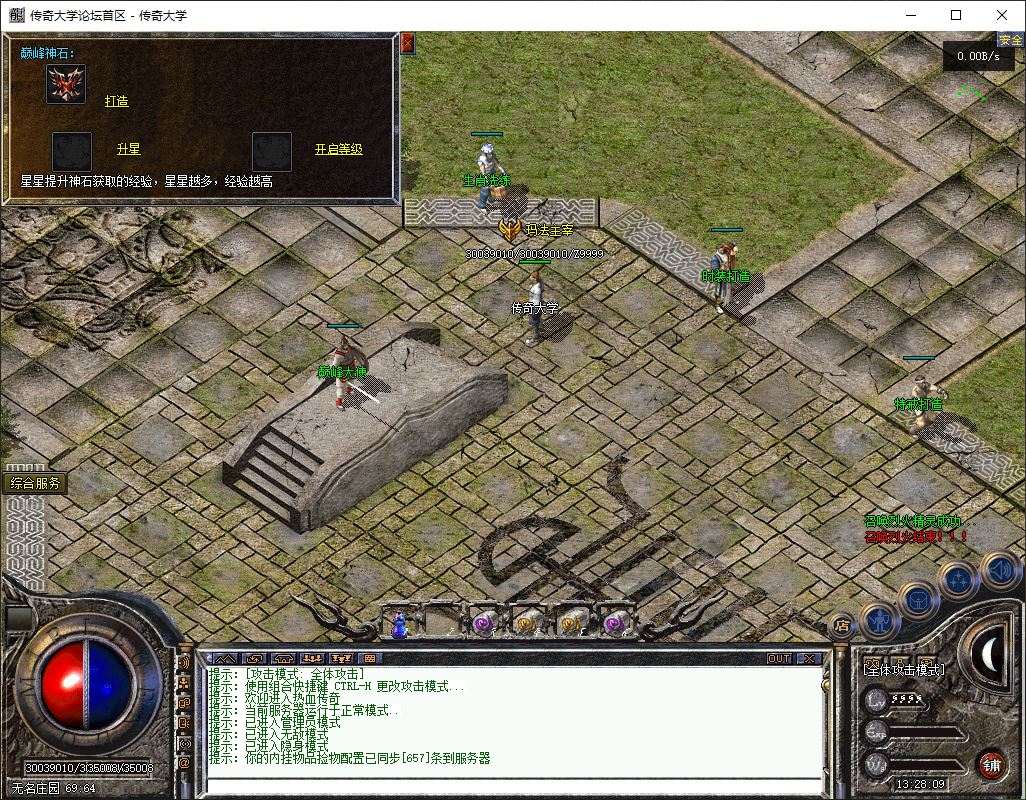Screen dimensions: 1026x800
Task: Click the chat text input bar
Action: pyautogui.click(x=510, y=783)
